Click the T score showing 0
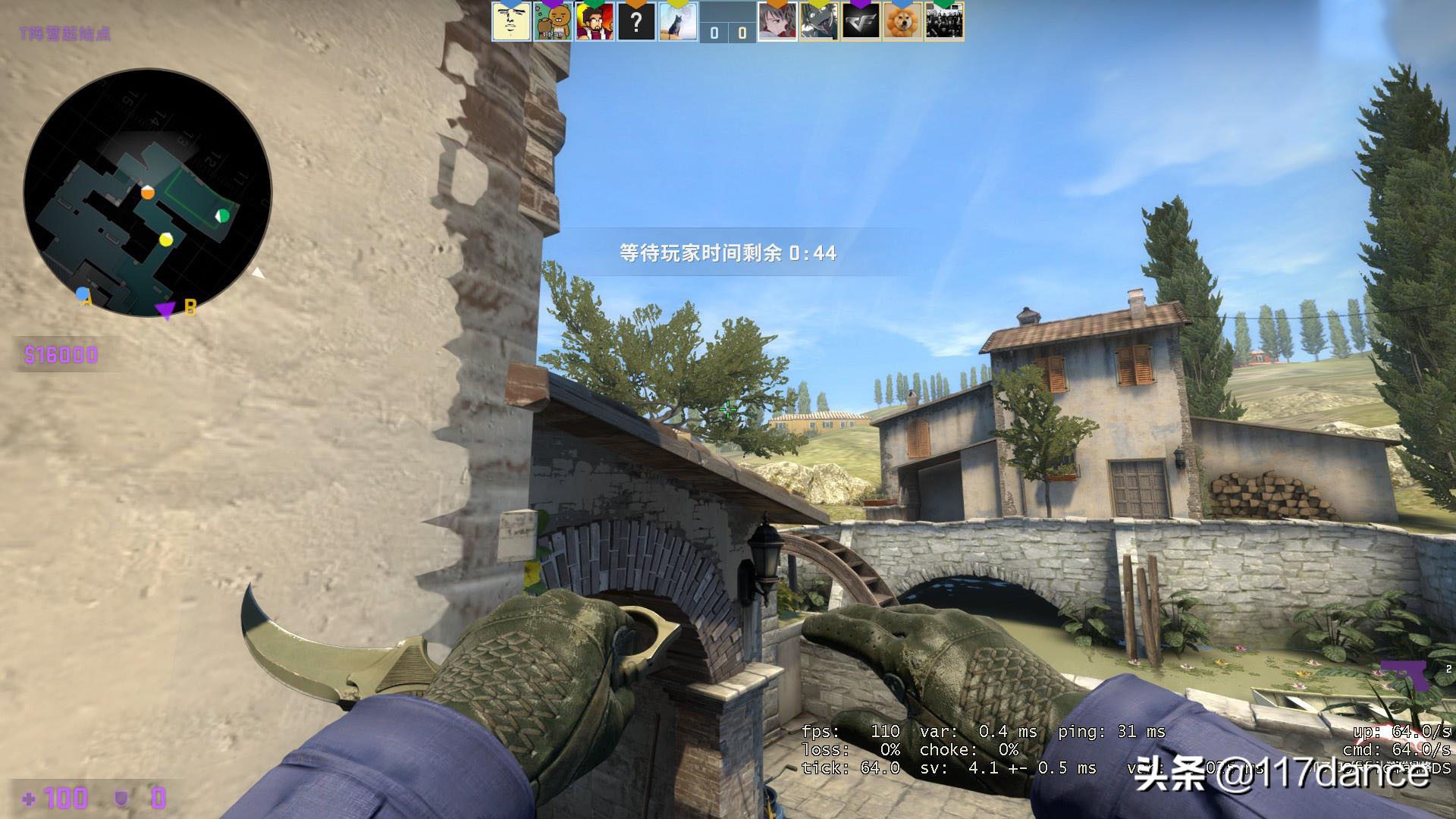Screen dimensions: 1456x819 coord(741,32)
